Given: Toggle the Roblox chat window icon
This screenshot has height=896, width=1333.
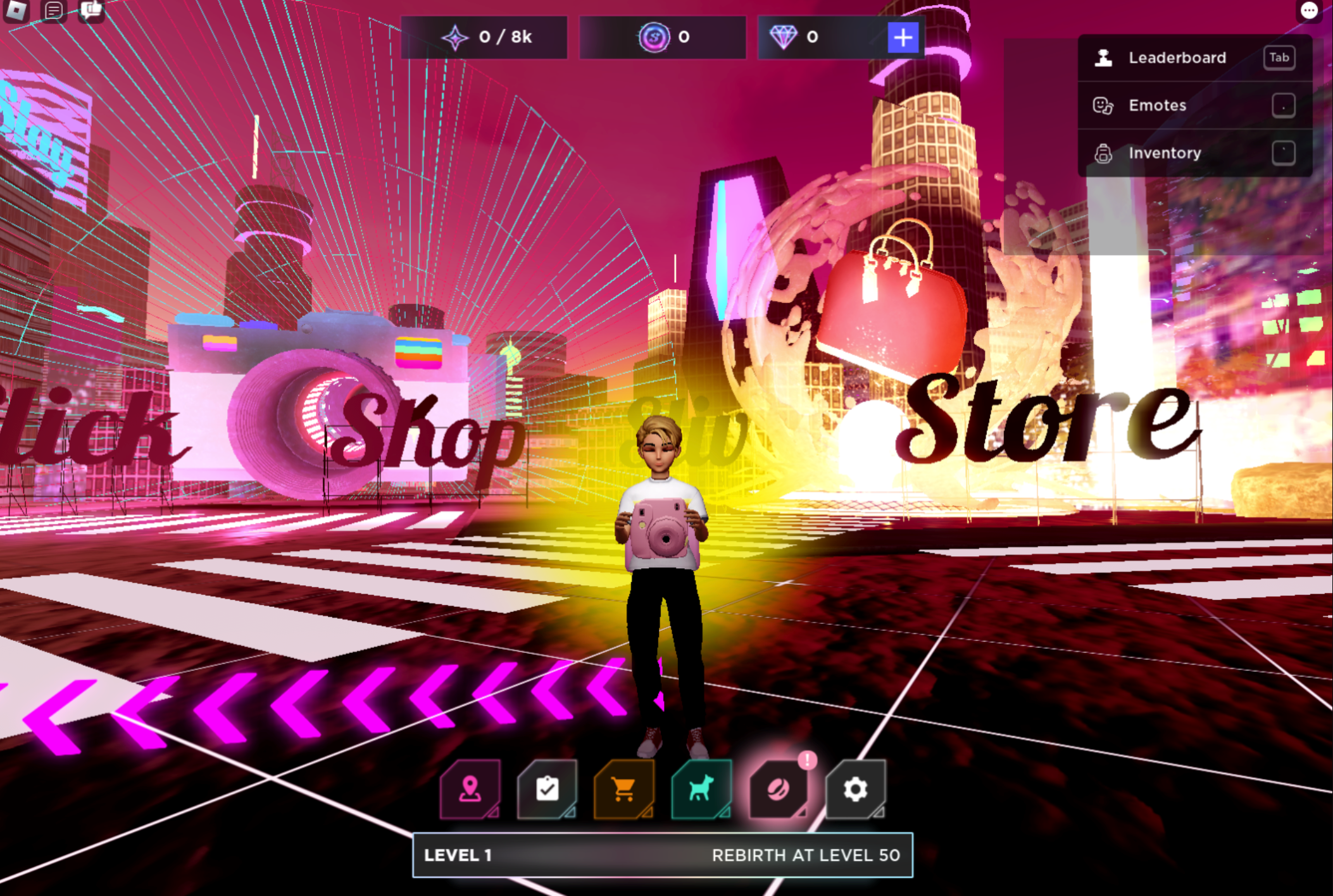Looking at the screenshot, I should 54,9.
